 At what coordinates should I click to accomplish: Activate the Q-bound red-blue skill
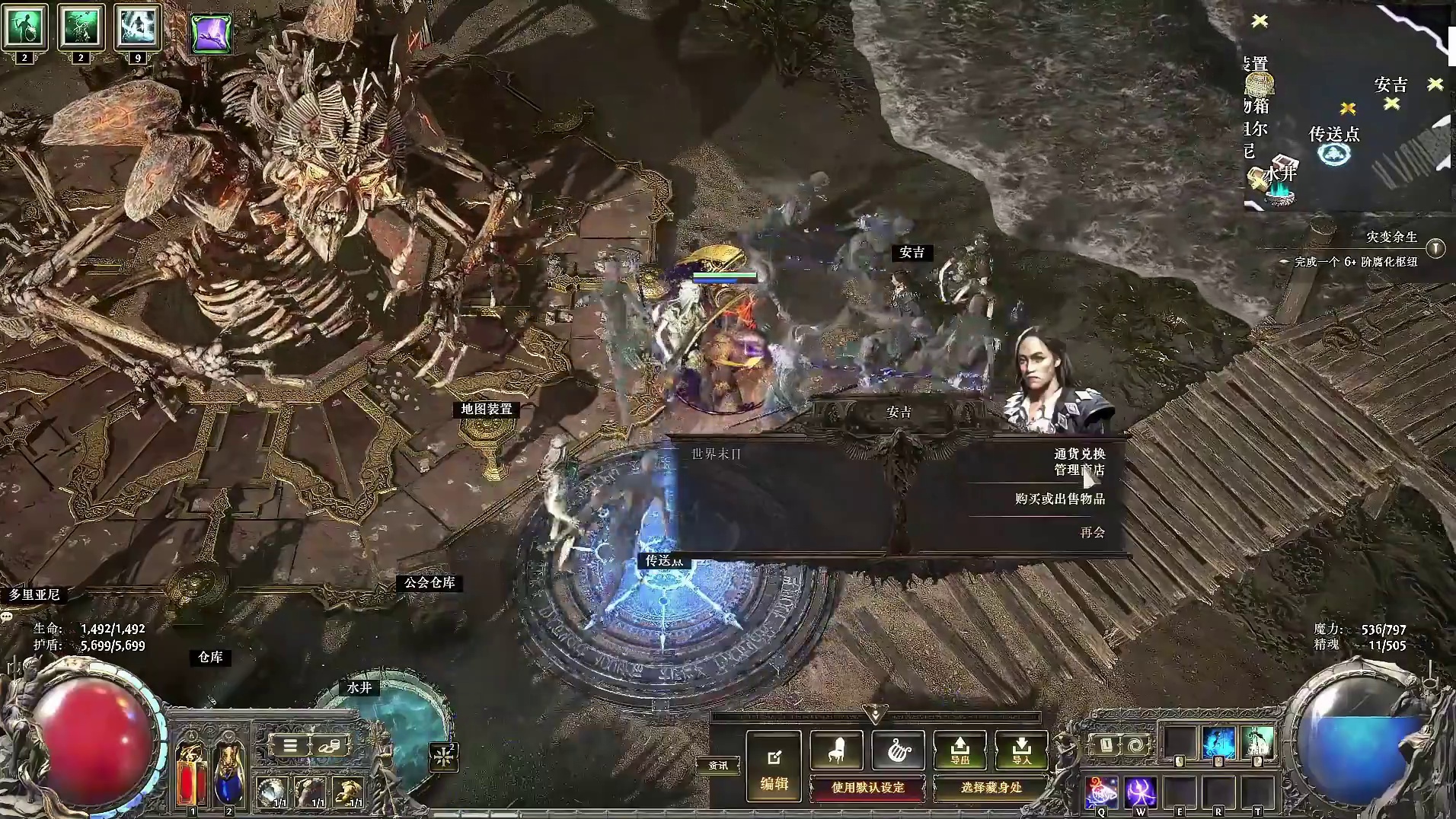1101,792
